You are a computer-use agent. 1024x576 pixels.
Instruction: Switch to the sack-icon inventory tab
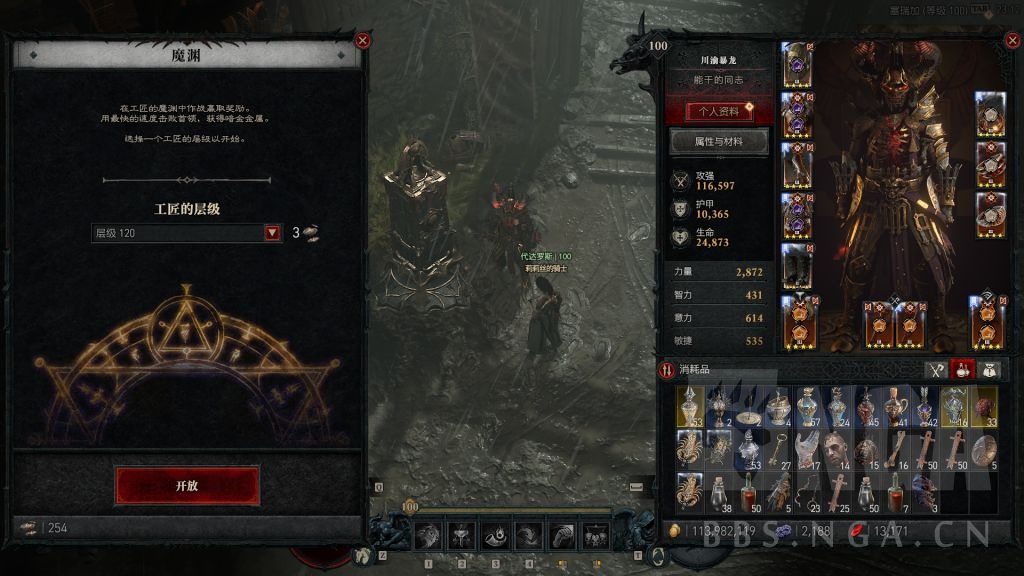coord(989,370)
